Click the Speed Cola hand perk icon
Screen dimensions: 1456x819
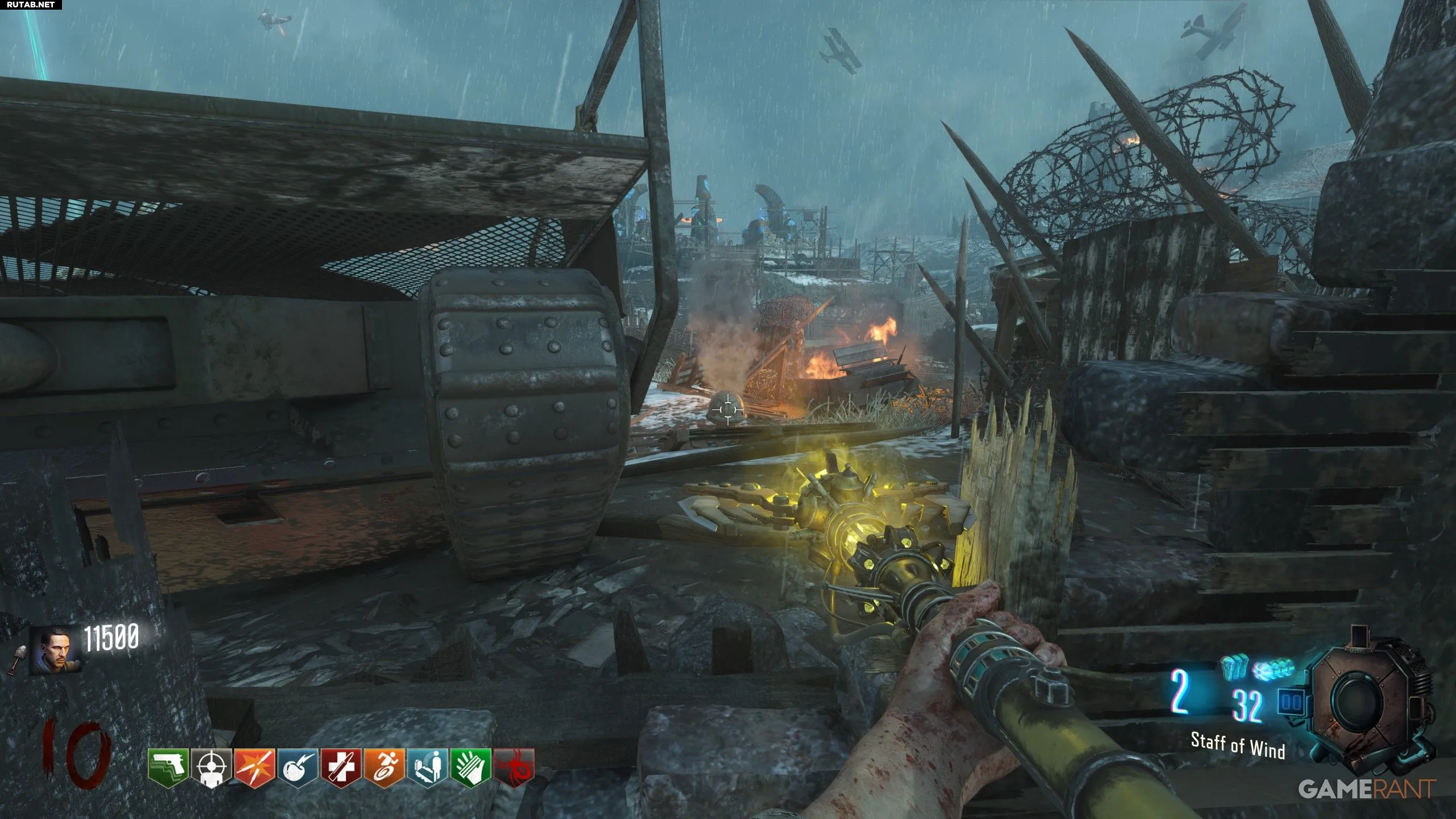pyautogui.click(x=470, y=767)
